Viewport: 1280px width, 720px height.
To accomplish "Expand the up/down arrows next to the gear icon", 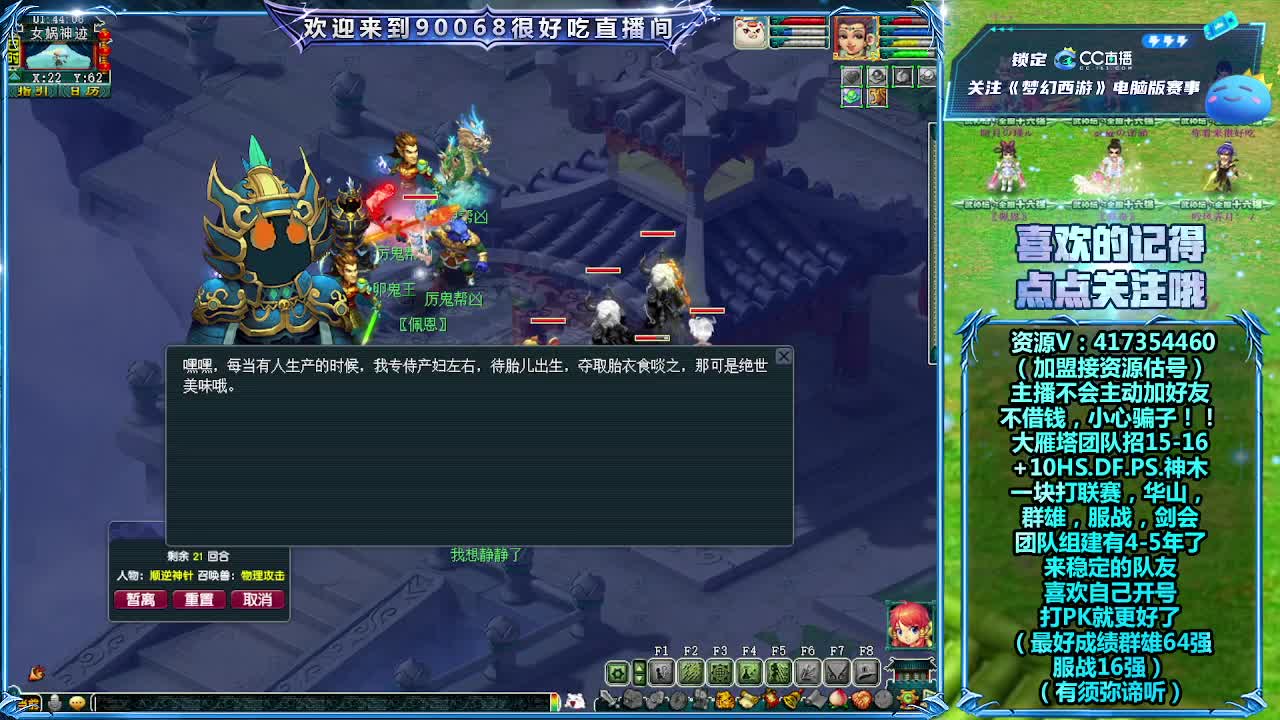I will pyautogui.click(x=639, y=671).
